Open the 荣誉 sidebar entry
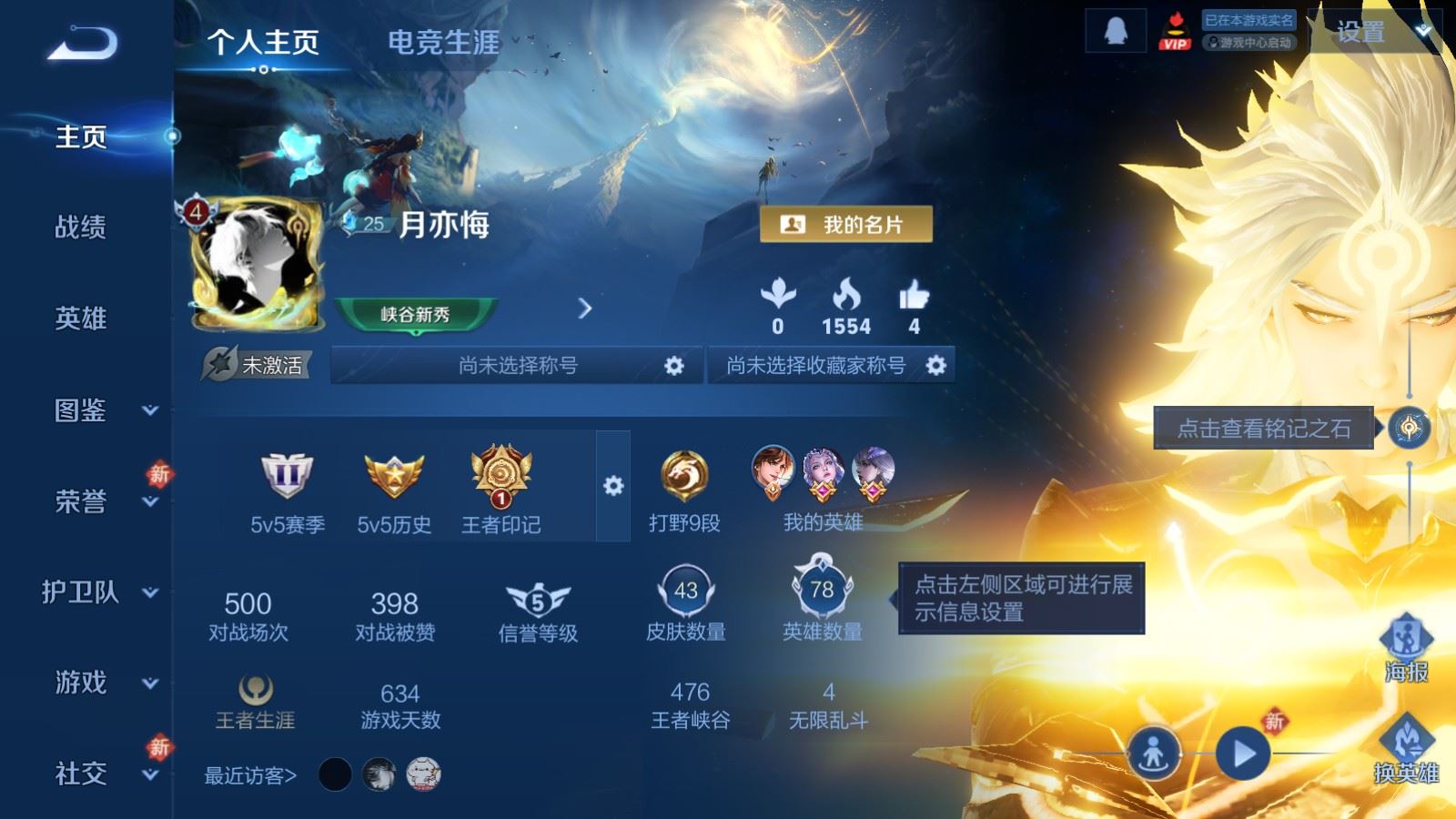The image size is (1456, 819). 100,501
